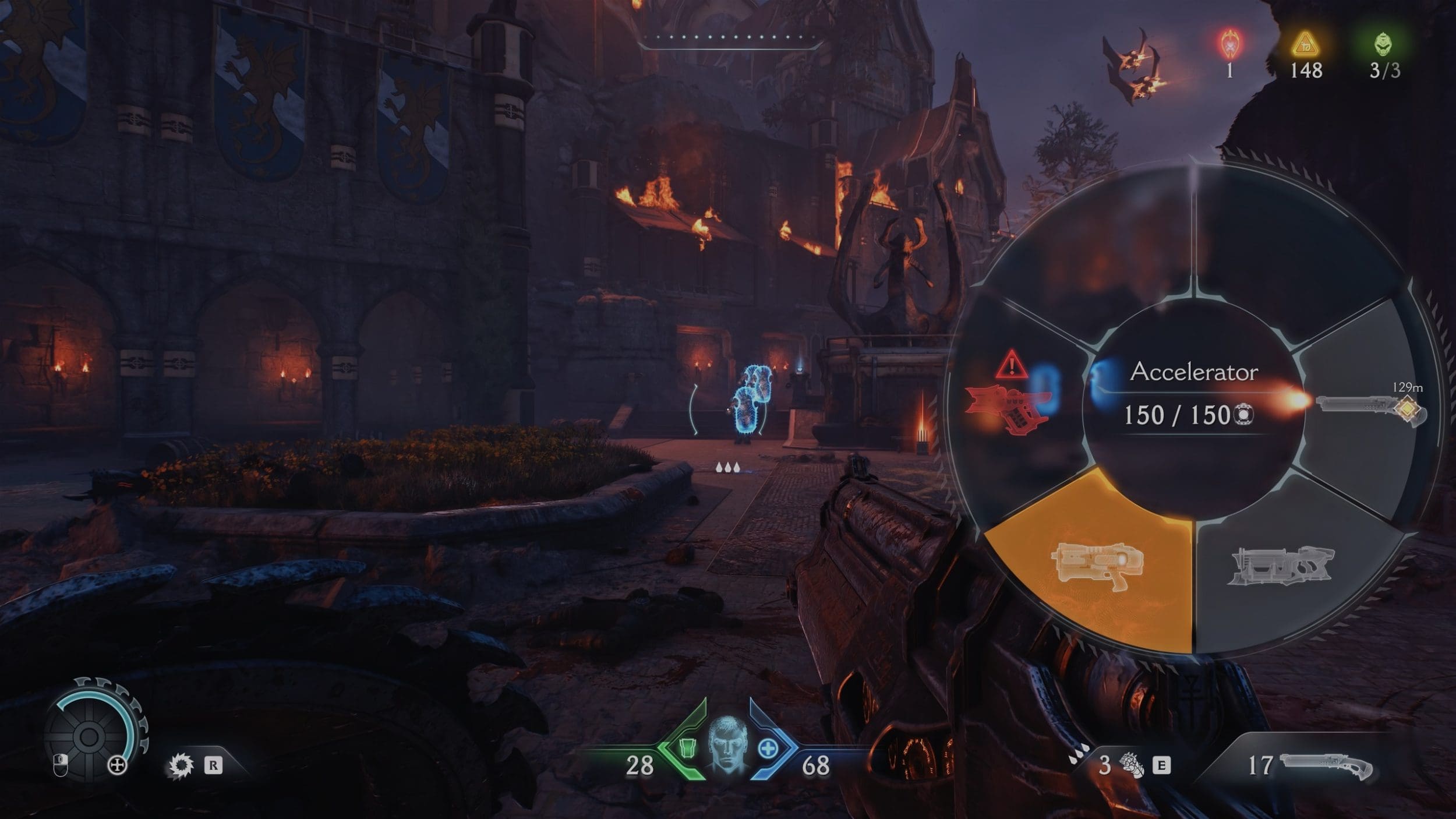Click the green extra lives helmet icon

[1384, 44]
